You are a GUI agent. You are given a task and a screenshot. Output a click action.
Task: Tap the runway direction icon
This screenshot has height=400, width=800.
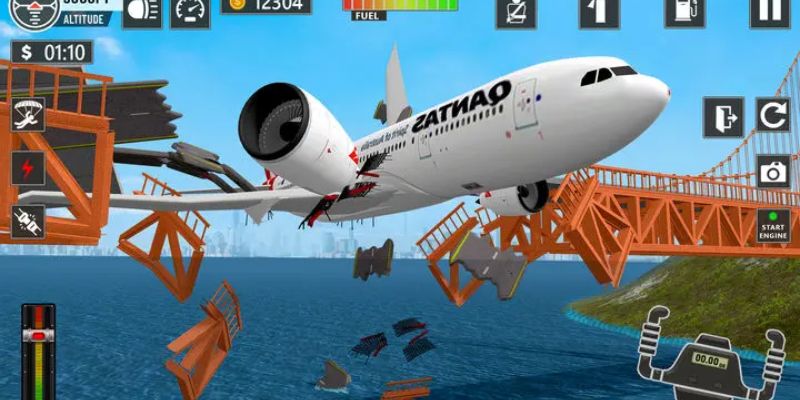599,10
